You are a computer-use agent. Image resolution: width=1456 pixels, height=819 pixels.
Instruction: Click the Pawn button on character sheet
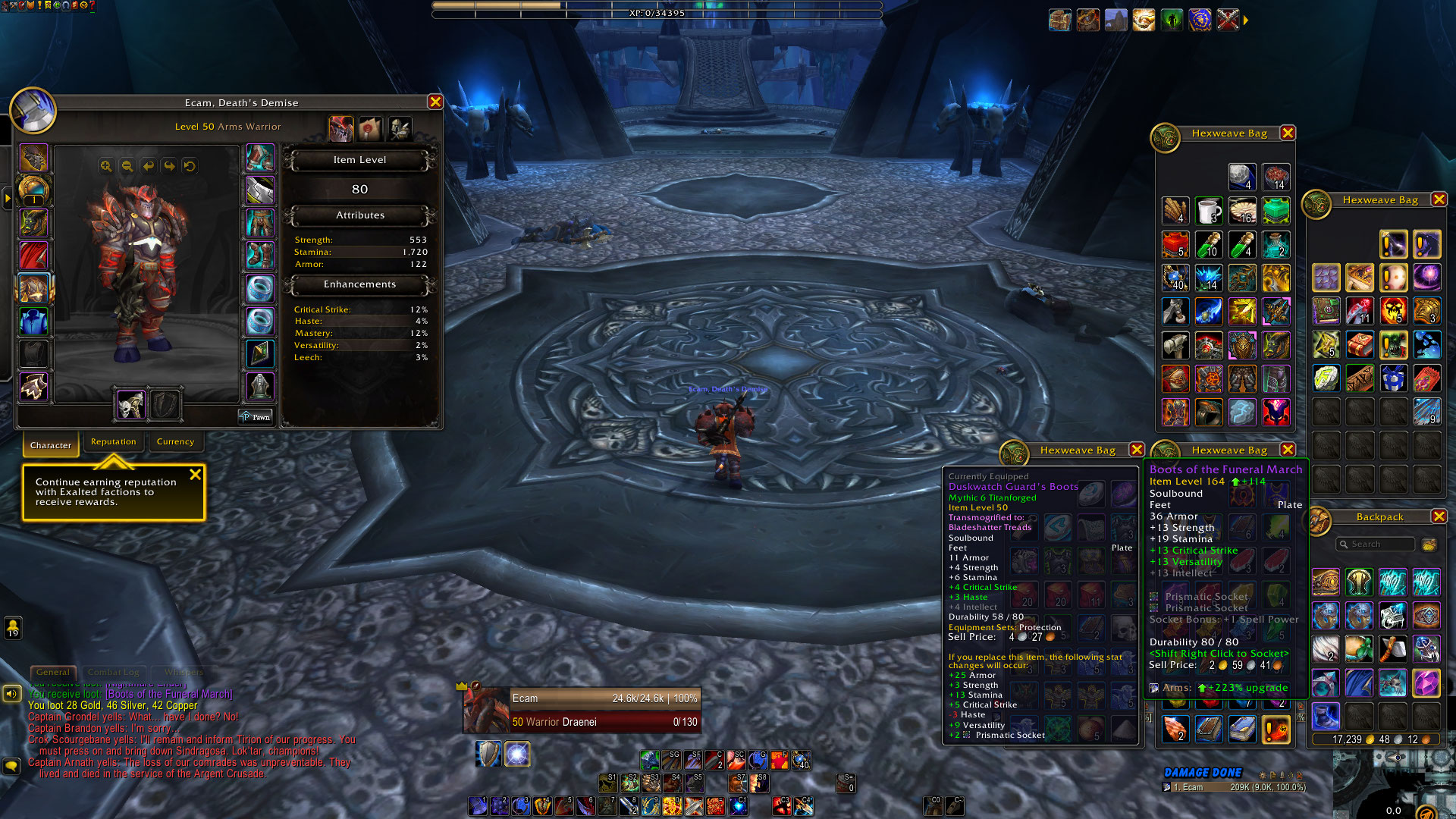coord(256,417)
